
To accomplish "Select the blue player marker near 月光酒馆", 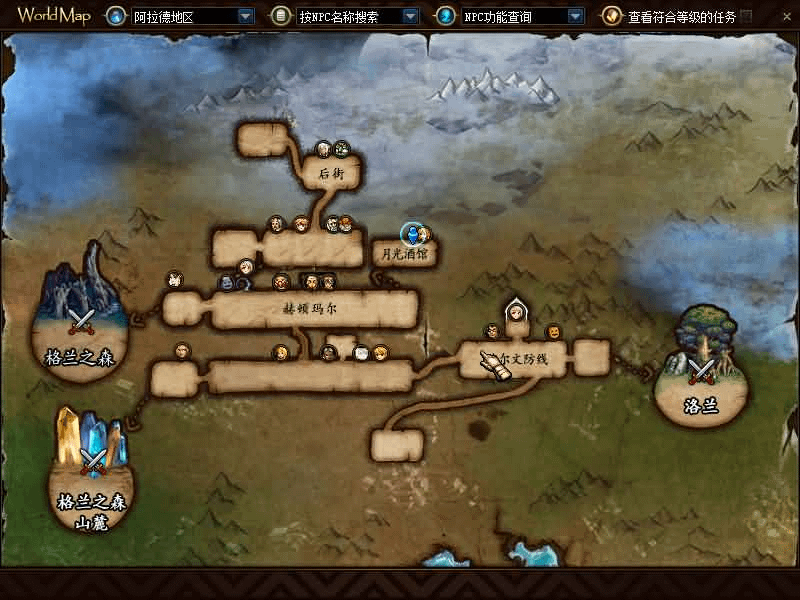I will [x=410, y=234].
